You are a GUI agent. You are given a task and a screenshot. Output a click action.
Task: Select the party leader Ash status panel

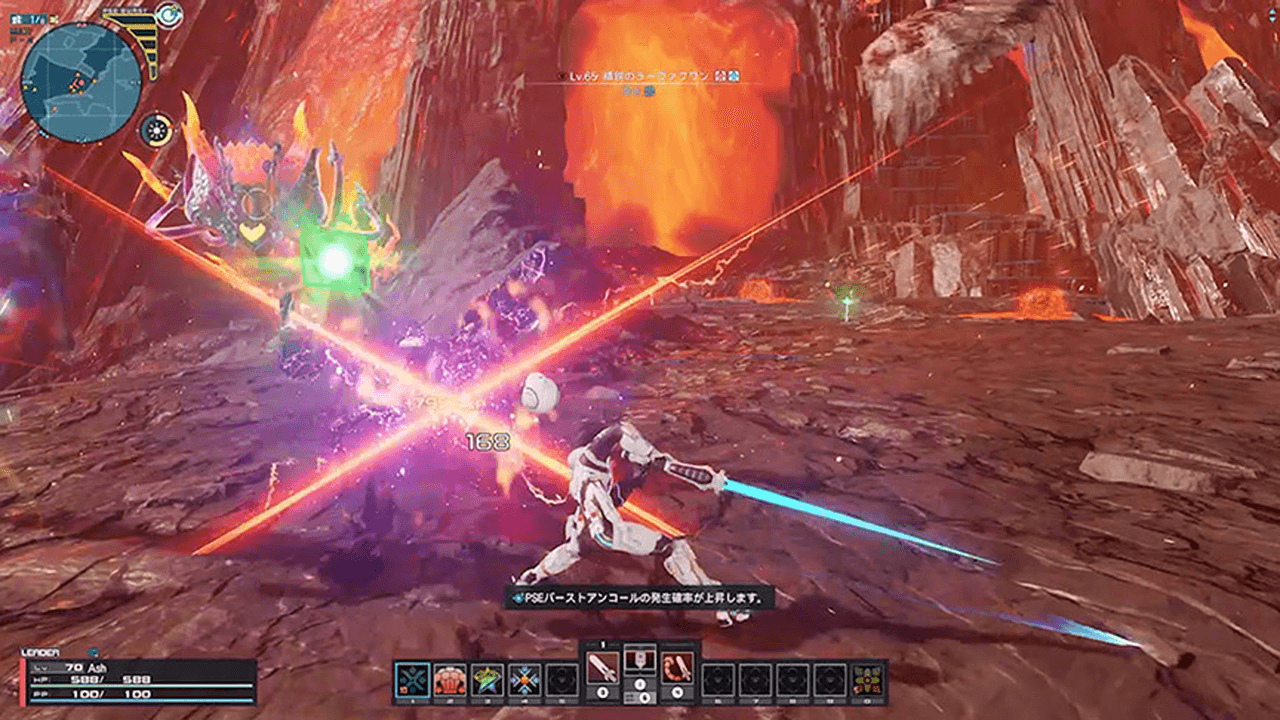pos(139,681)
